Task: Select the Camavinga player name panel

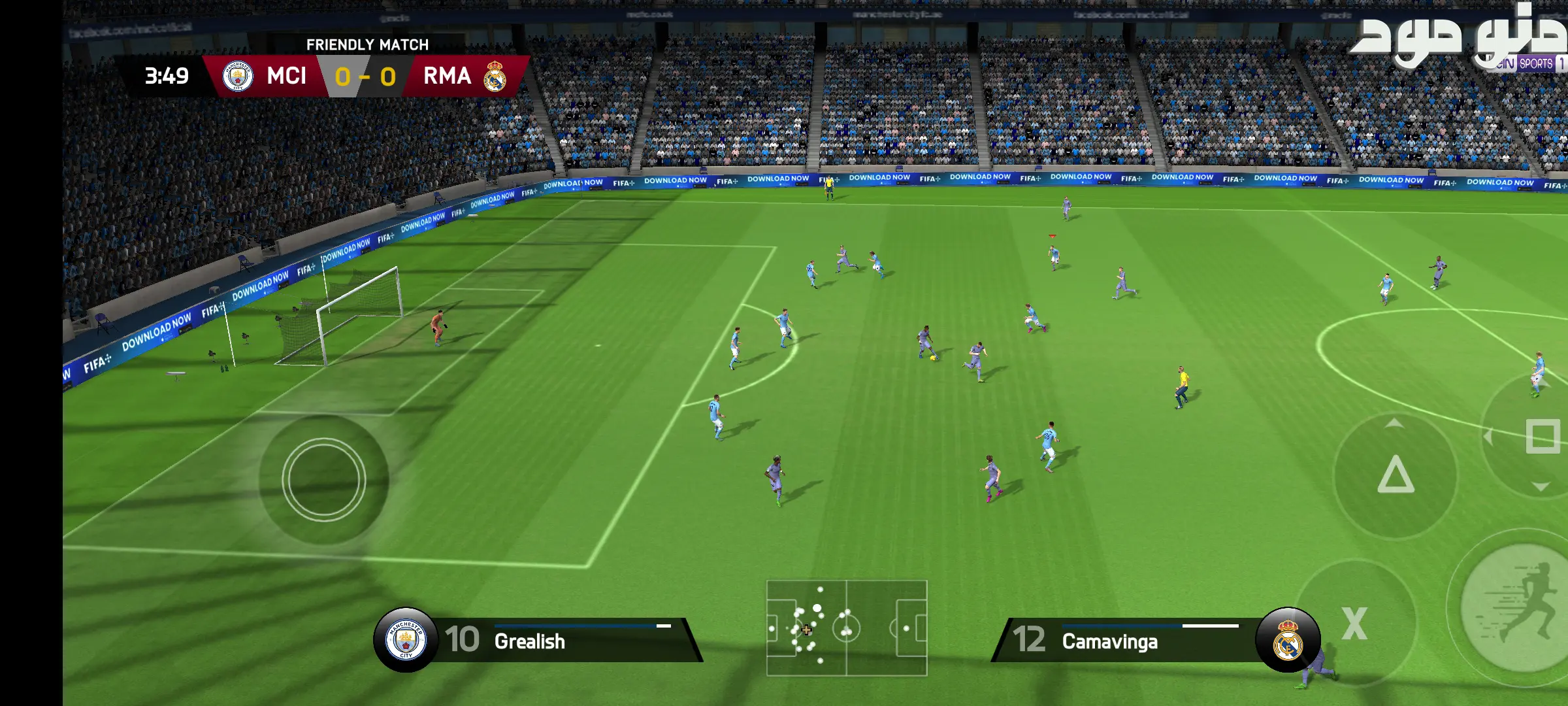Action: (1124, 641)
